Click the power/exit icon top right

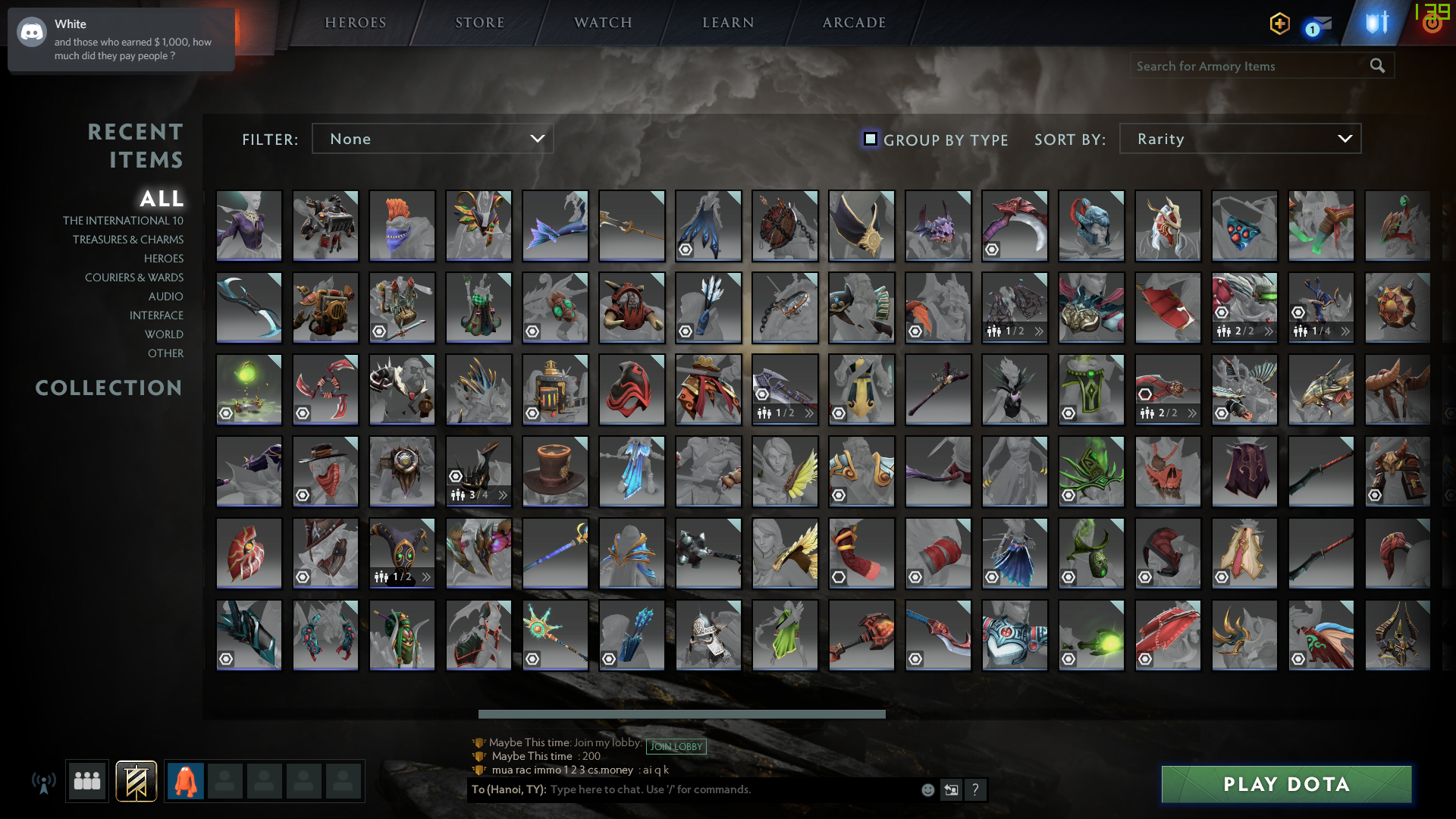(x=1431, y=23)
